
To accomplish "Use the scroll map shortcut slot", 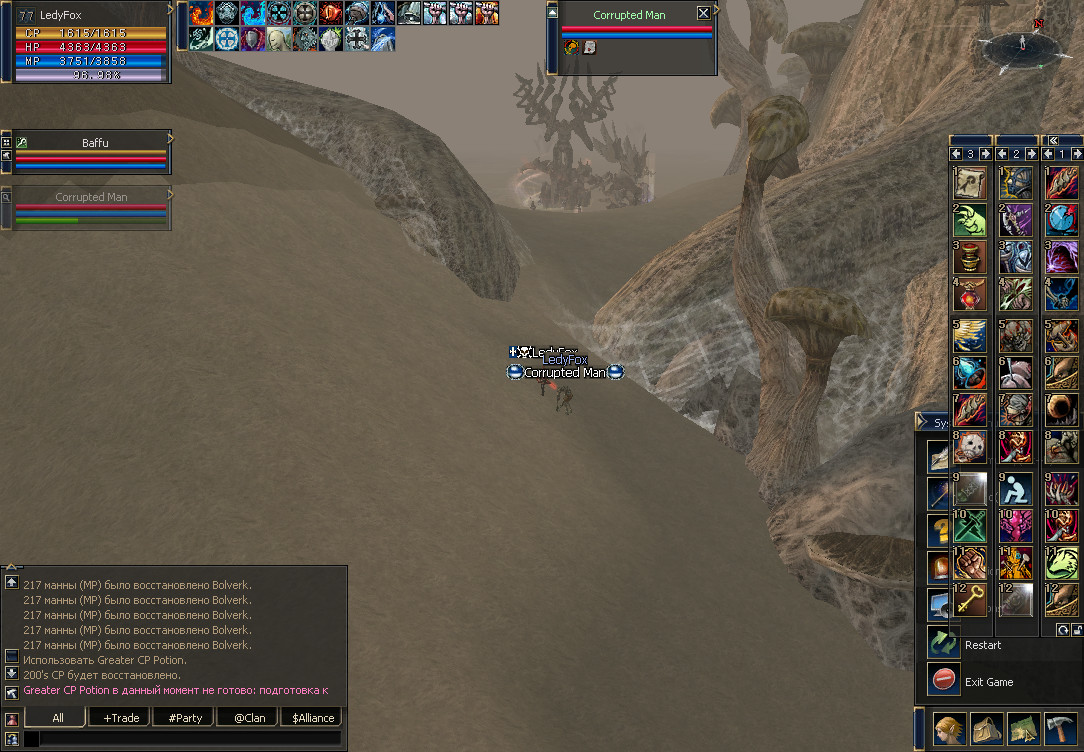I will point(970,183).
